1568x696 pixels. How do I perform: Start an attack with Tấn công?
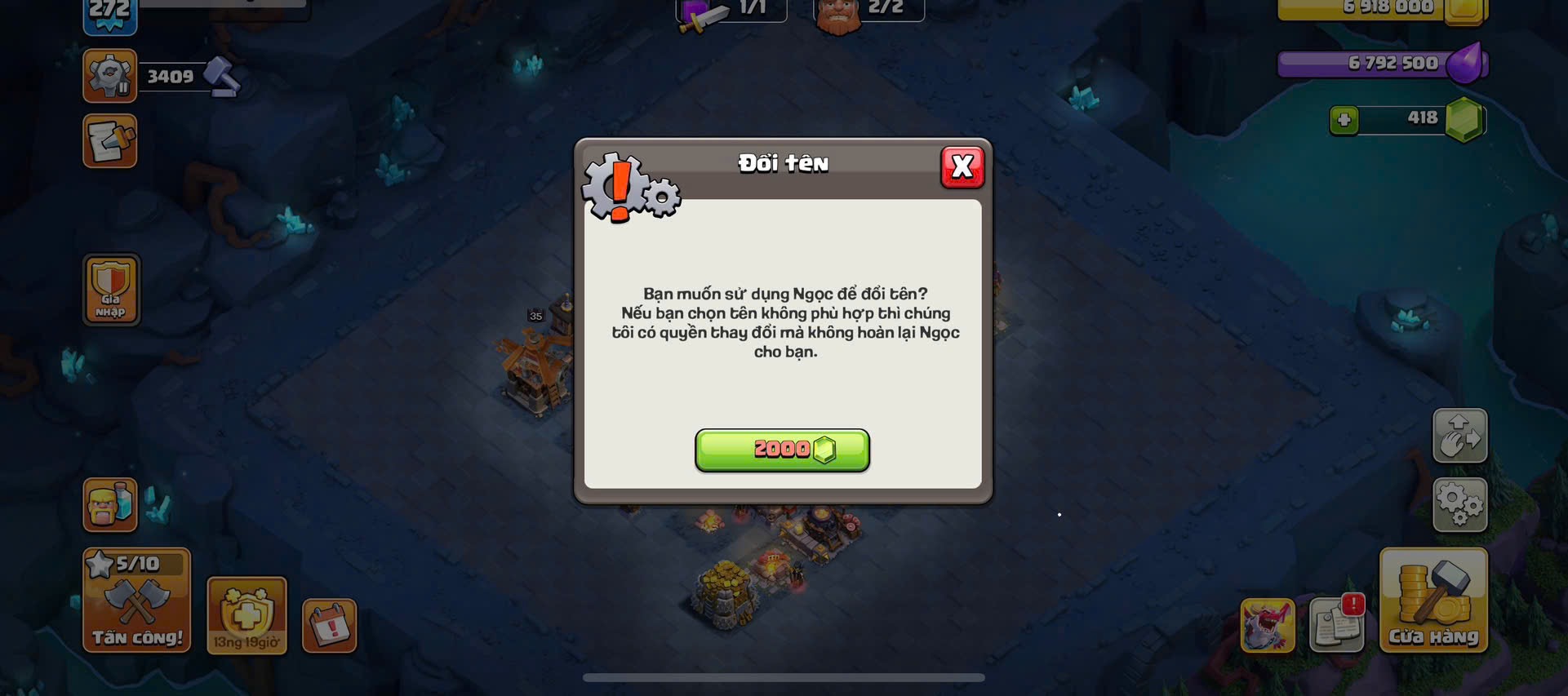(137, 601)
